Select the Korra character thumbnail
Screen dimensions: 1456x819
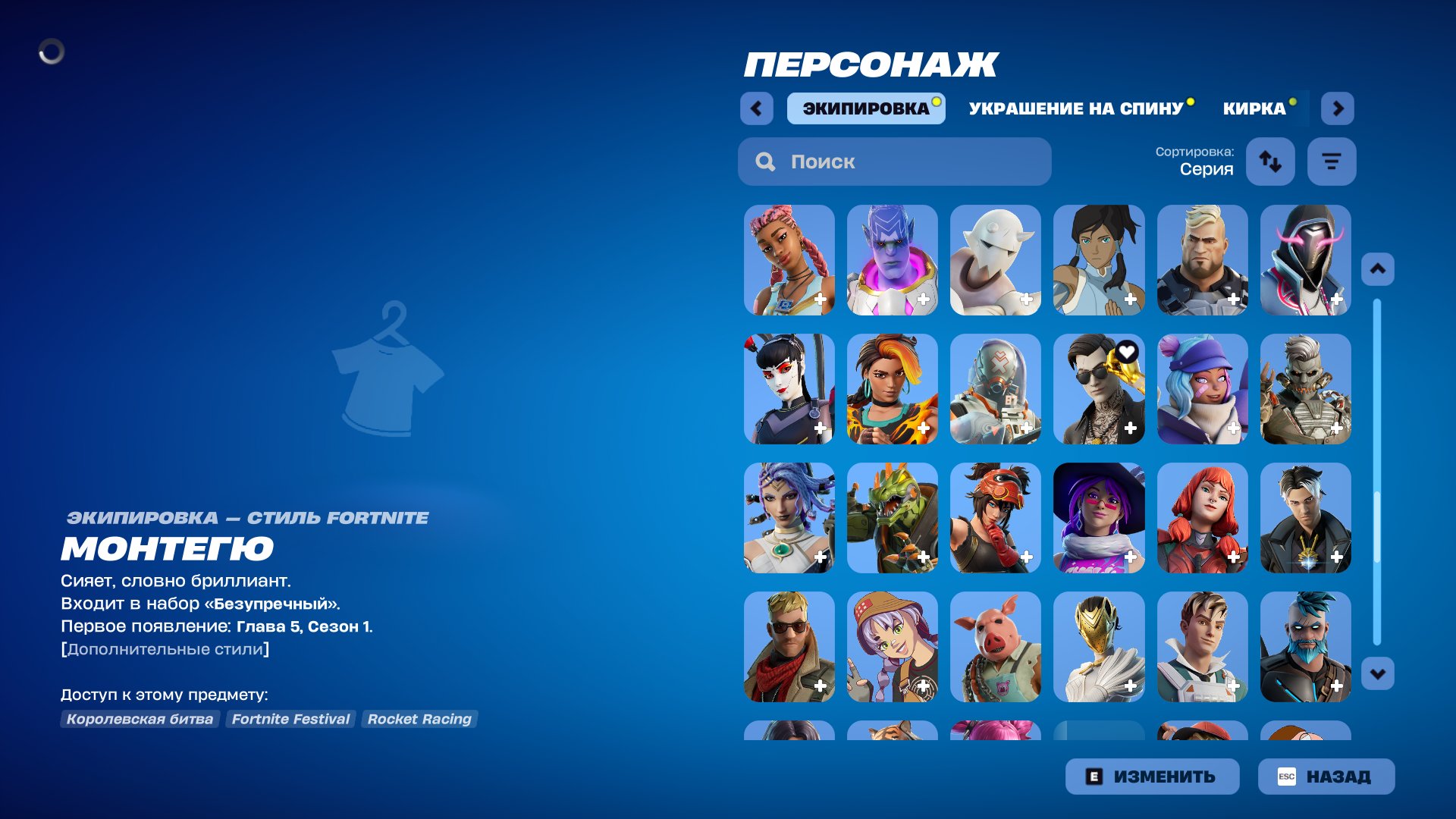pos(1100,260)
